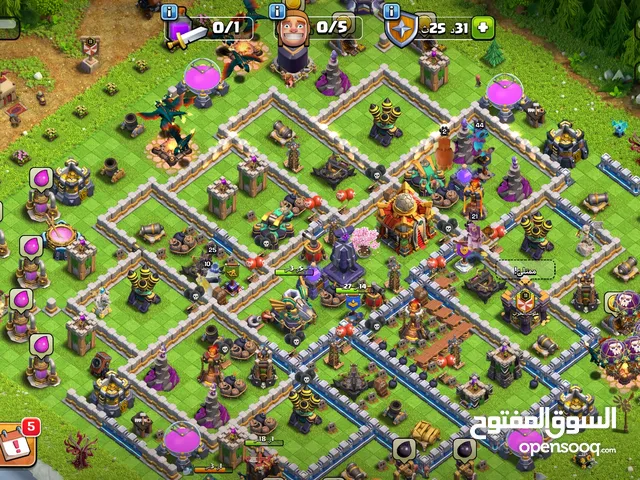
Task: Tap the green plus button
Action: pos(484,27)
